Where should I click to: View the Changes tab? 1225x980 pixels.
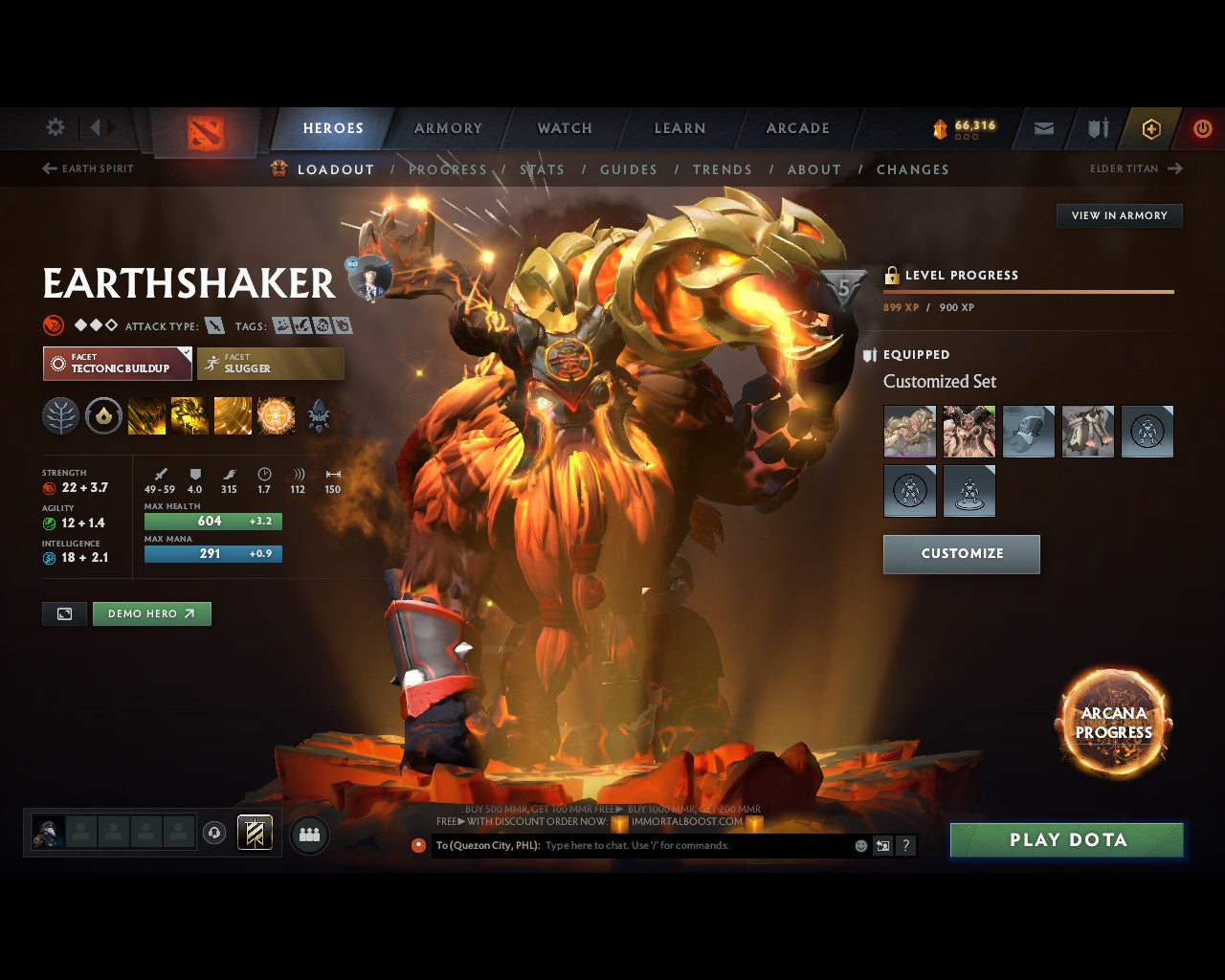[912, 169]
